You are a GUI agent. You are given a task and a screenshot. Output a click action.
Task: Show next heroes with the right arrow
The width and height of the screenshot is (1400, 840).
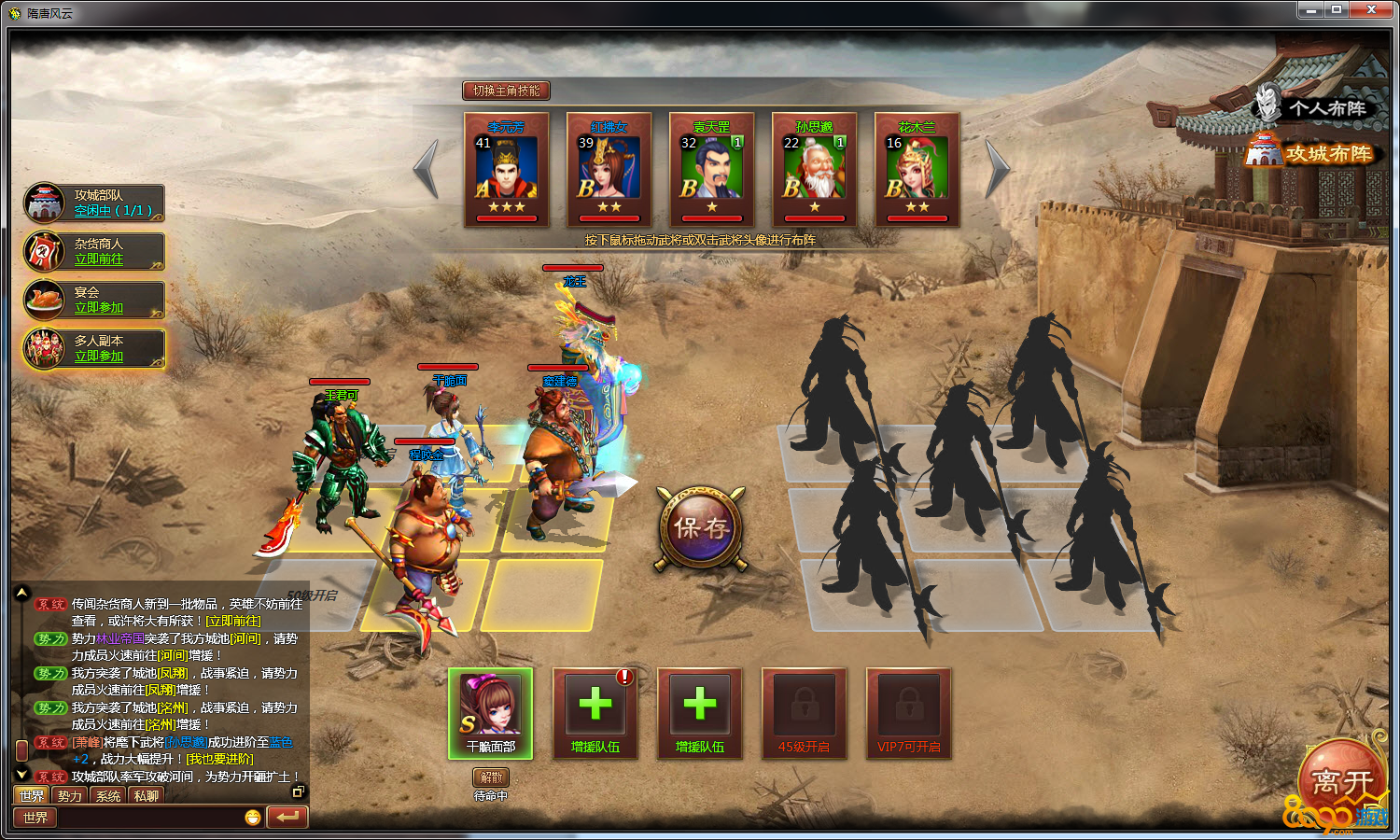click(x=998, y=169)
